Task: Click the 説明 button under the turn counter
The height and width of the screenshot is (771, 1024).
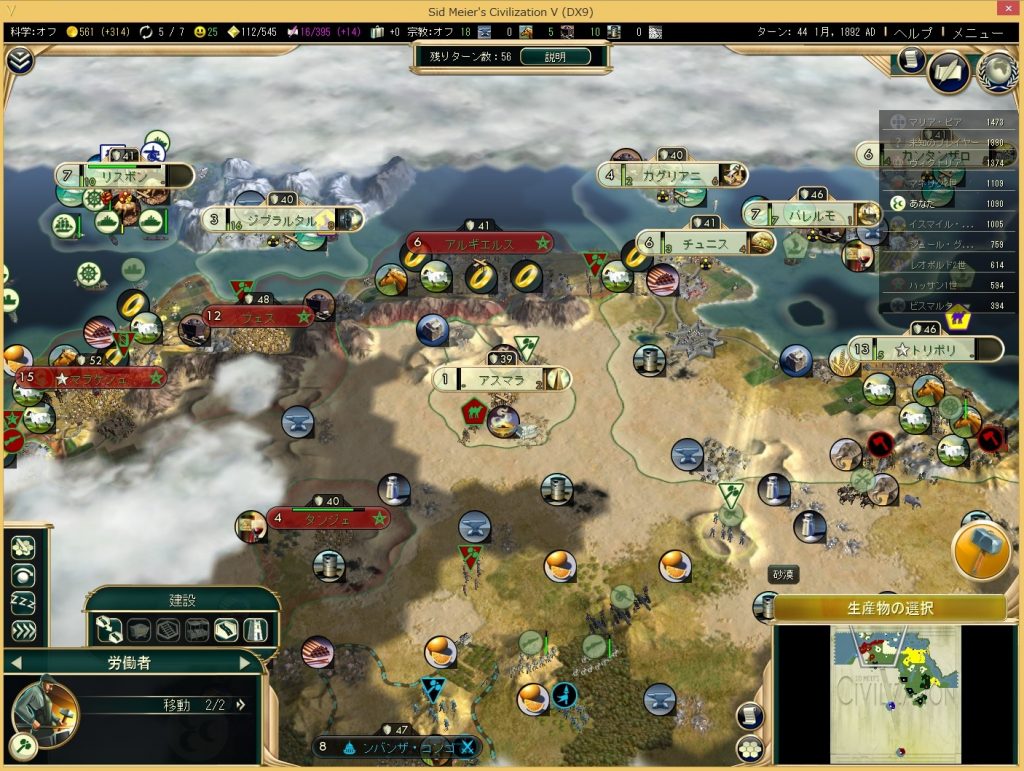Action: (554, 57)
